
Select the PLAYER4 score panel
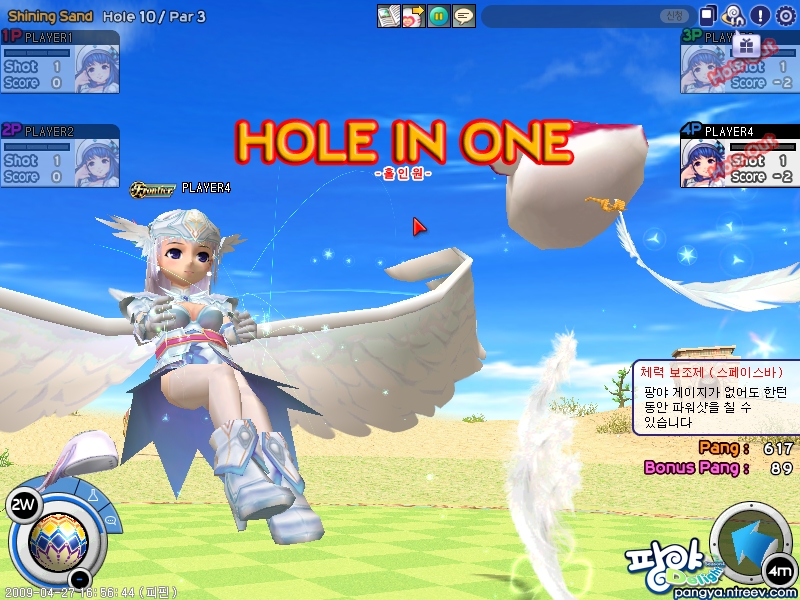(x=739, y=155)
